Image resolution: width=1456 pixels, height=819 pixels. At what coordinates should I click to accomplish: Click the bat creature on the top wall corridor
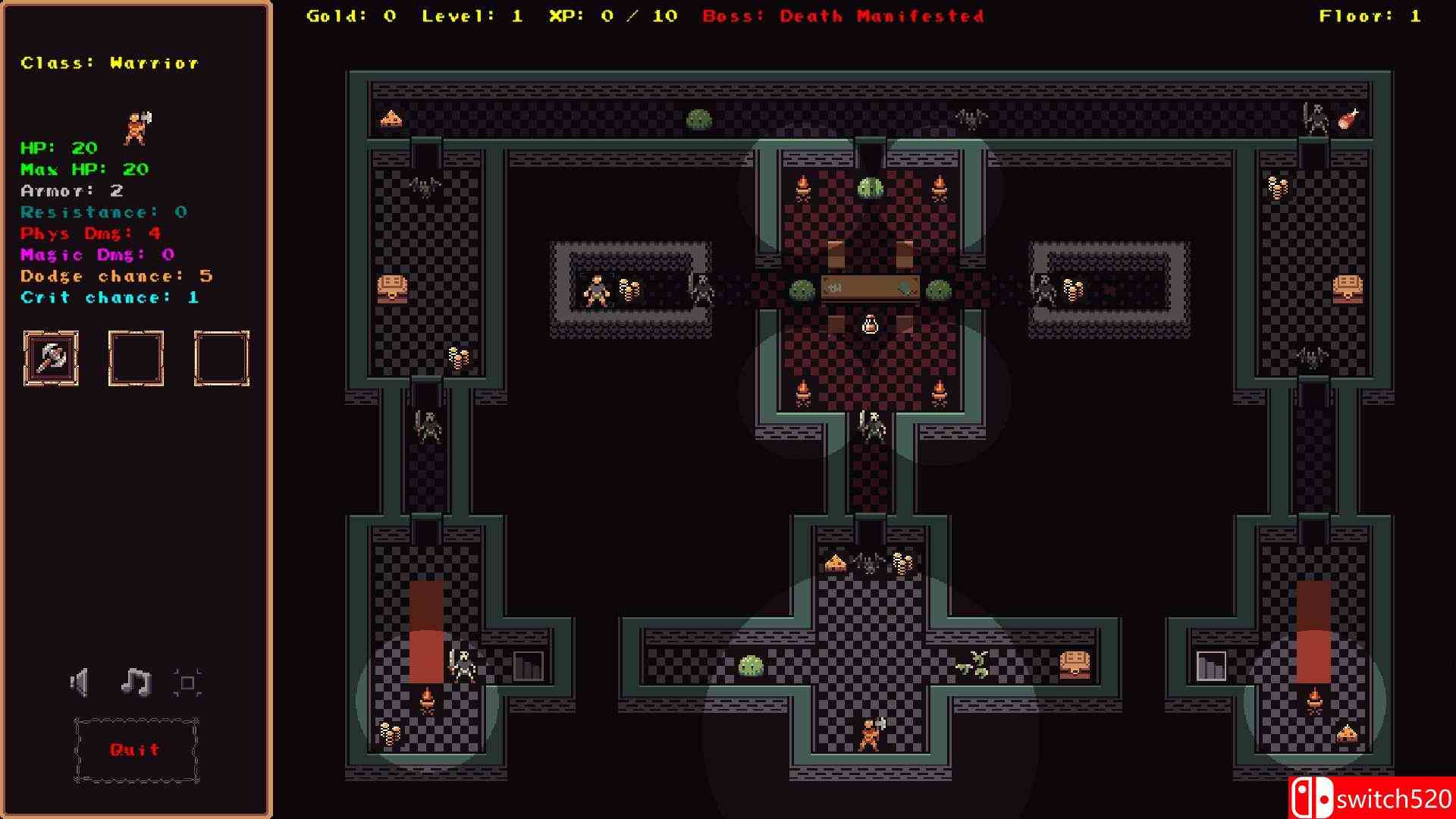pos(971,118)
